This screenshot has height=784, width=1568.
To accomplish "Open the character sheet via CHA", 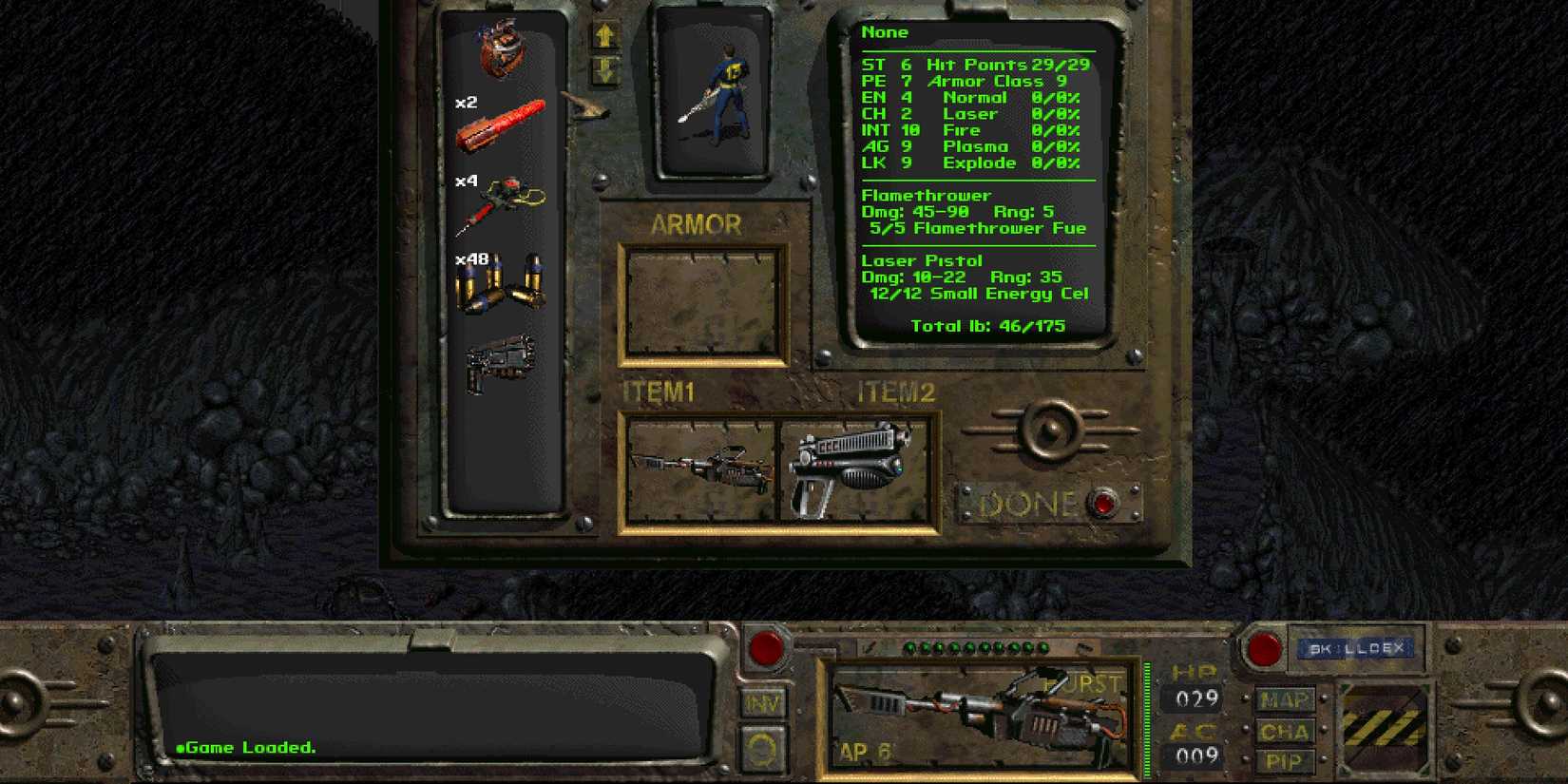I will (x=1285, y=731).
